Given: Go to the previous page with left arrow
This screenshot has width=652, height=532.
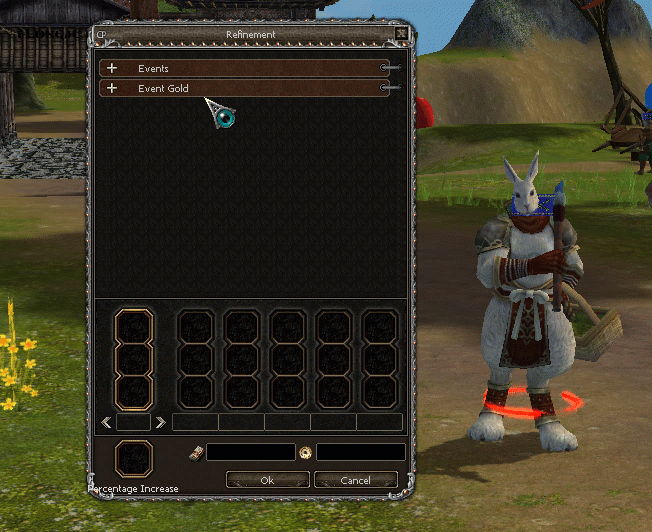Looking at the screenshot, I should coord(105,422).
